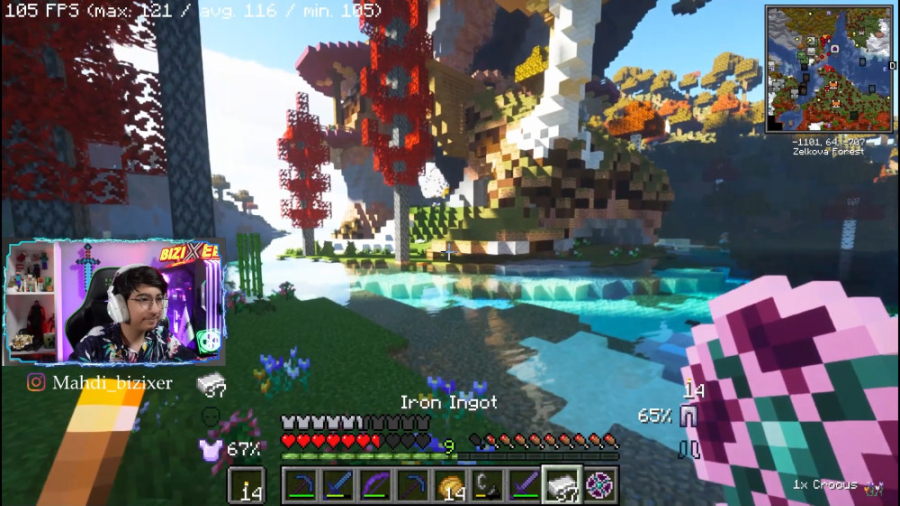Select the purple bow hotbar slot

point(377,485)
